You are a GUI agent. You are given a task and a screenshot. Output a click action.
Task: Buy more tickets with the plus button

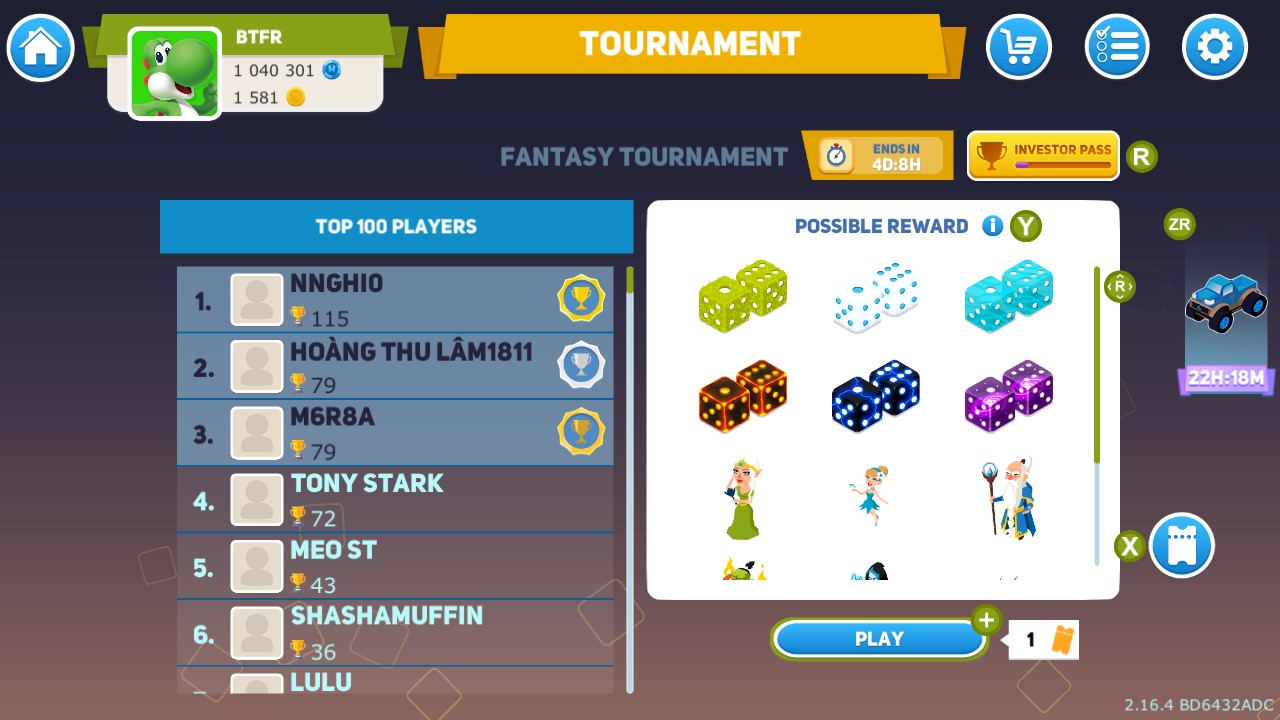[x=985, y=620]
